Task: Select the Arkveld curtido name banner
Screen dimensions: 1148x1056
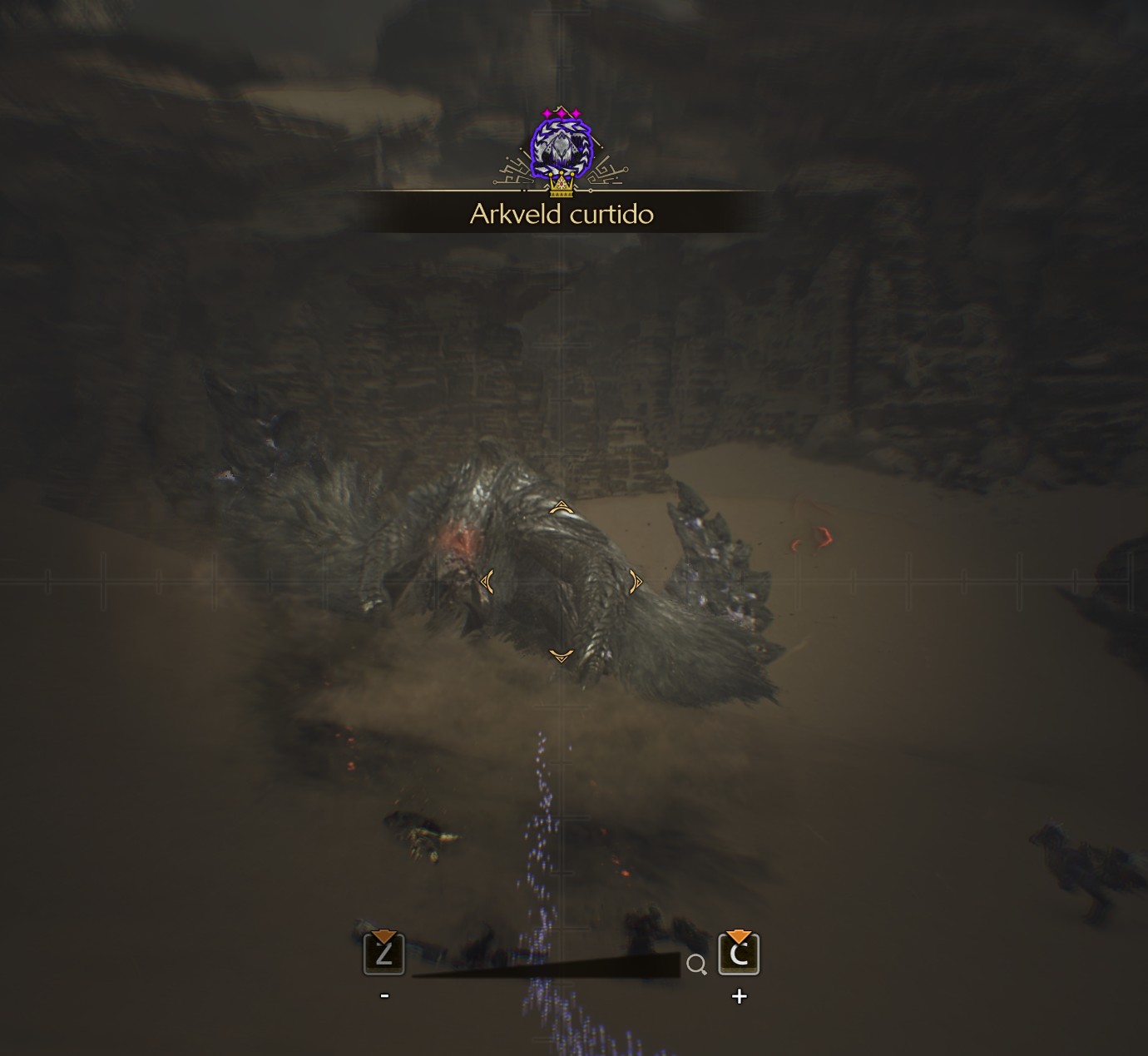Action: 562,214
